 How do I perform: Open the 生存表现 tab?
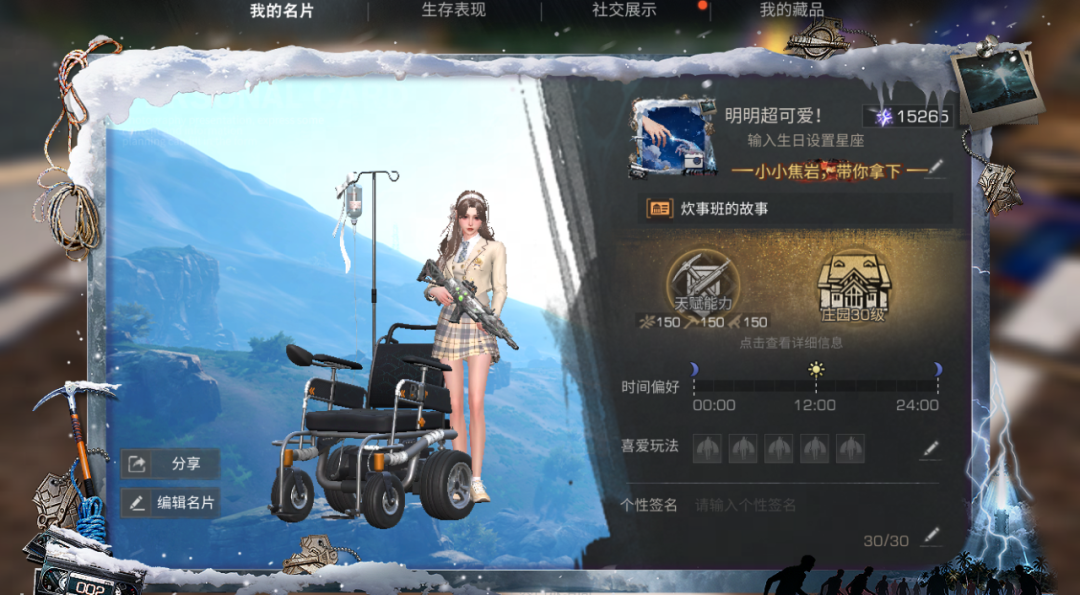pyautogui.click(x=453, y=10)
